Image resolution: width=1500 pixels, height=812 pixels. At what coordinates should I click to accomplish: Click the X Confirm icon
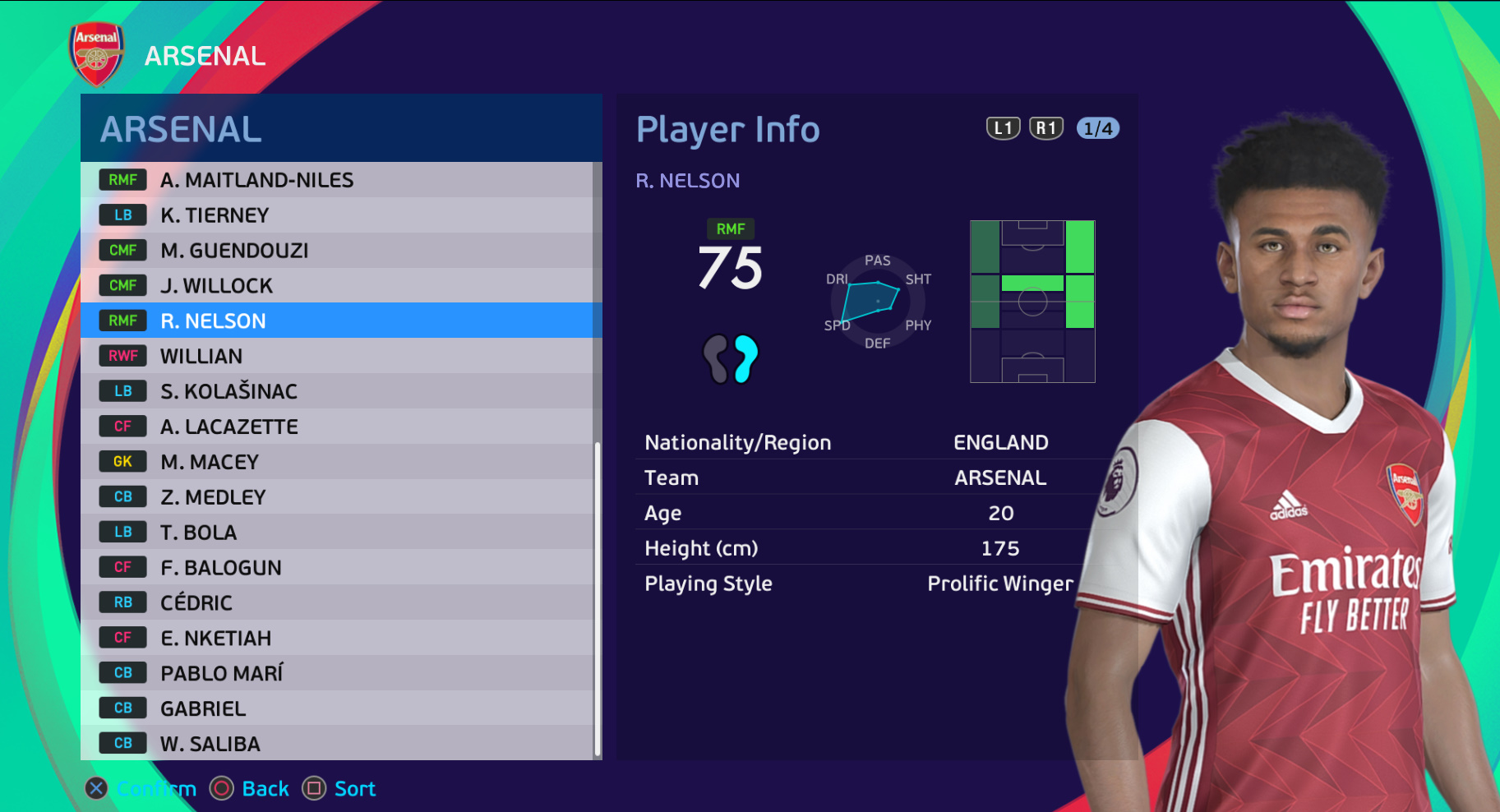tap(95, 789)
